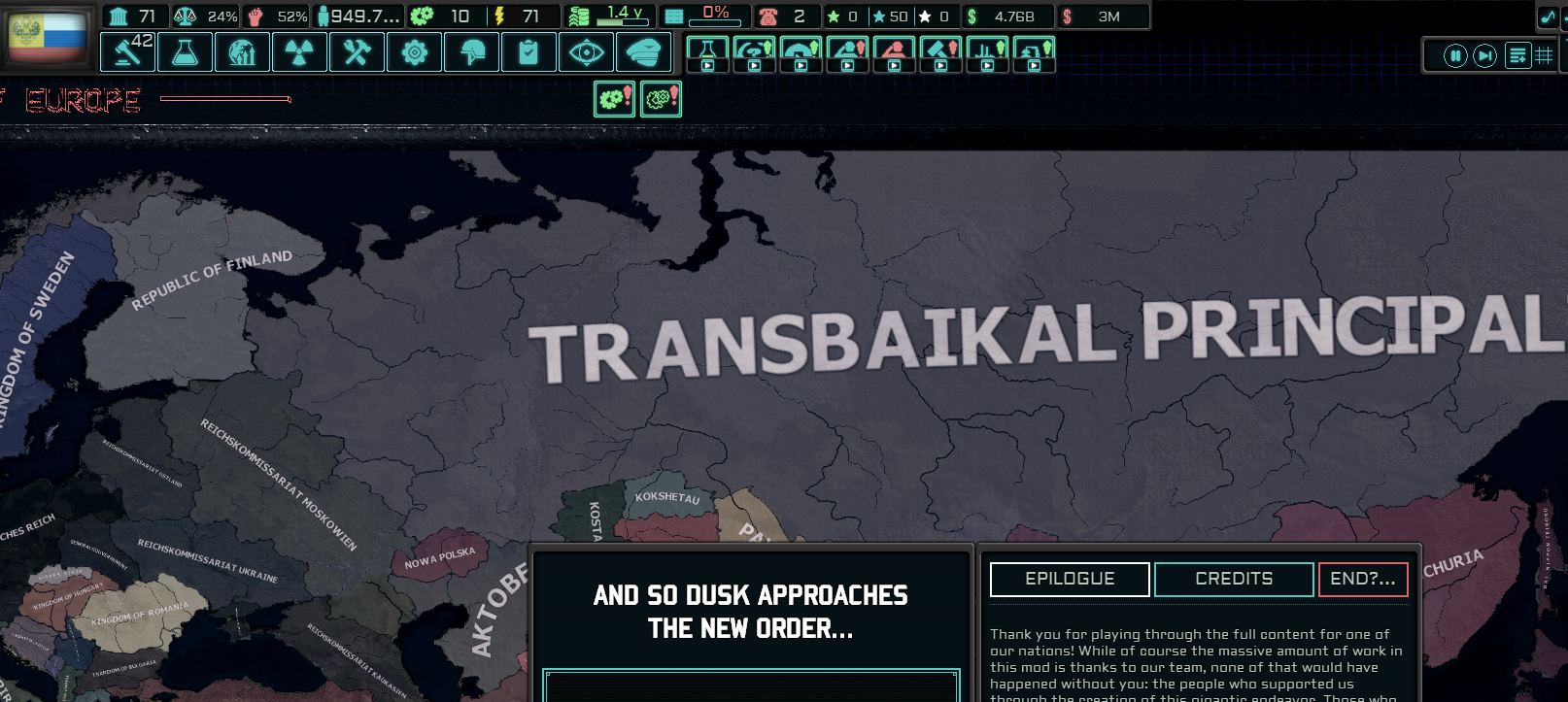
Task: Open the production gear icon
Action: 414,51
